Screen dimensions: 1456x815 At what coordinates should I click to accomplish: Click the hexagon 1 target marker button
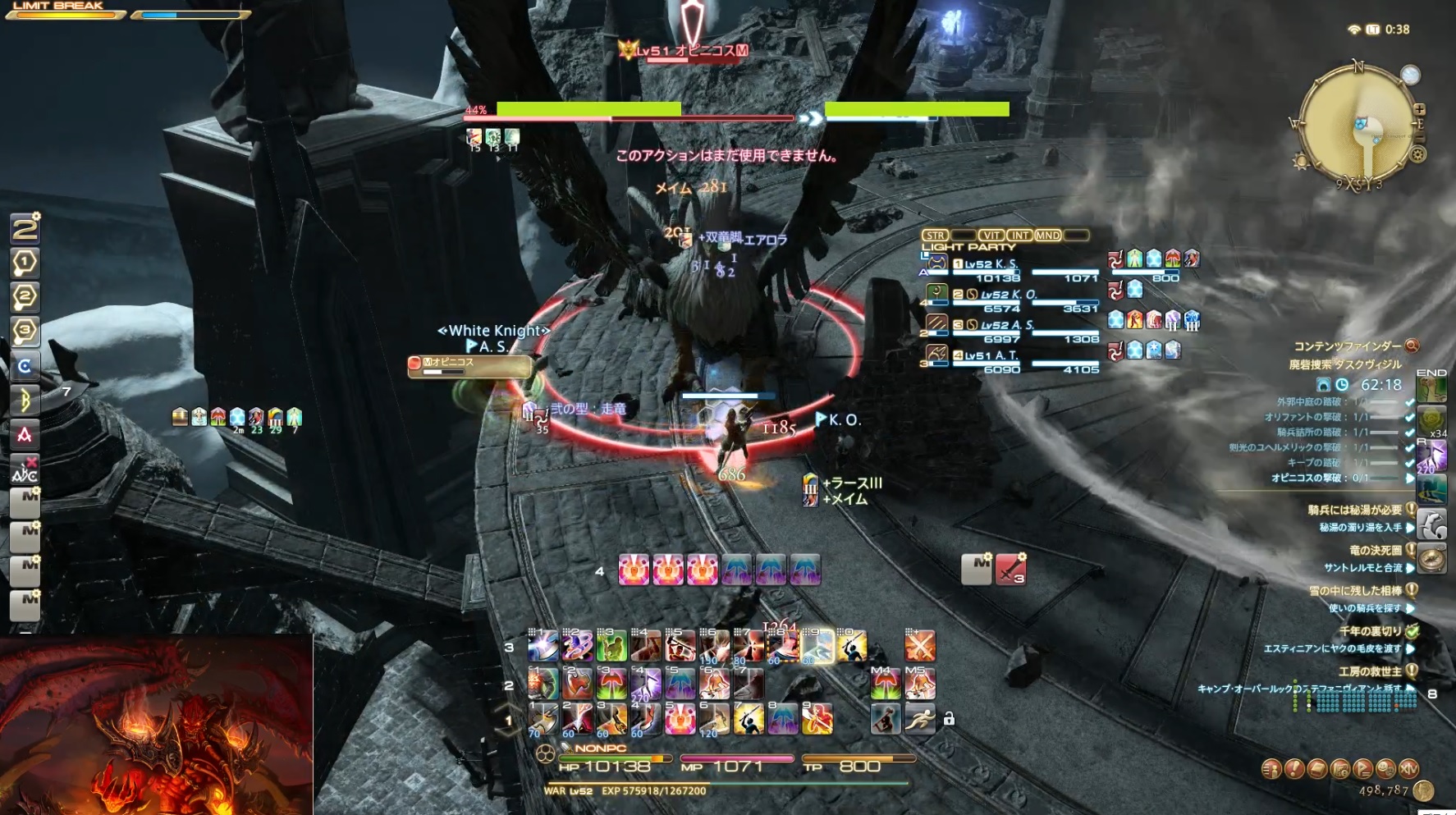(25, 263)
